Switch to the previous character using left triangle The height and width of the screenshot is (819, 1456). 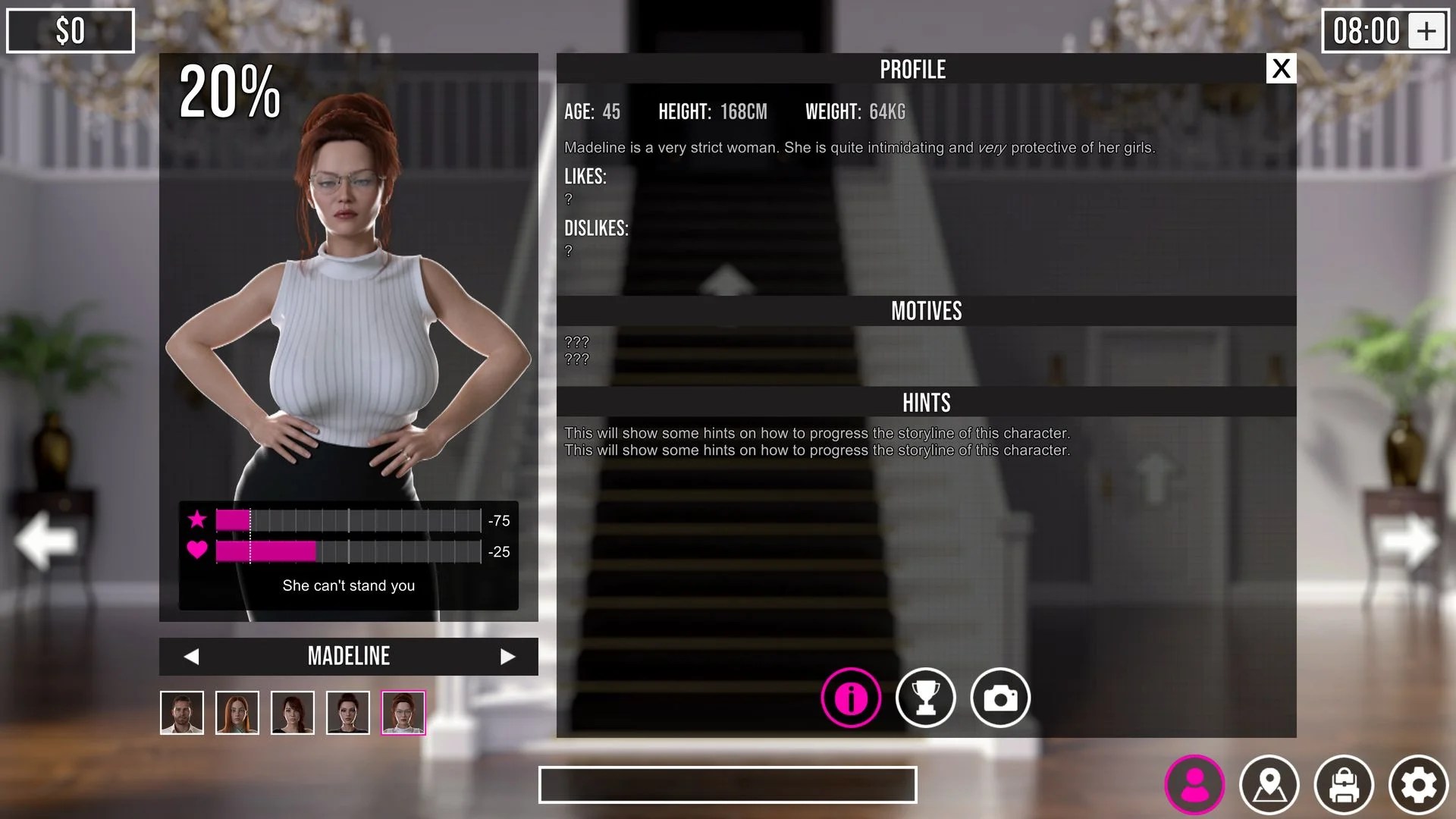pos(191,657)
